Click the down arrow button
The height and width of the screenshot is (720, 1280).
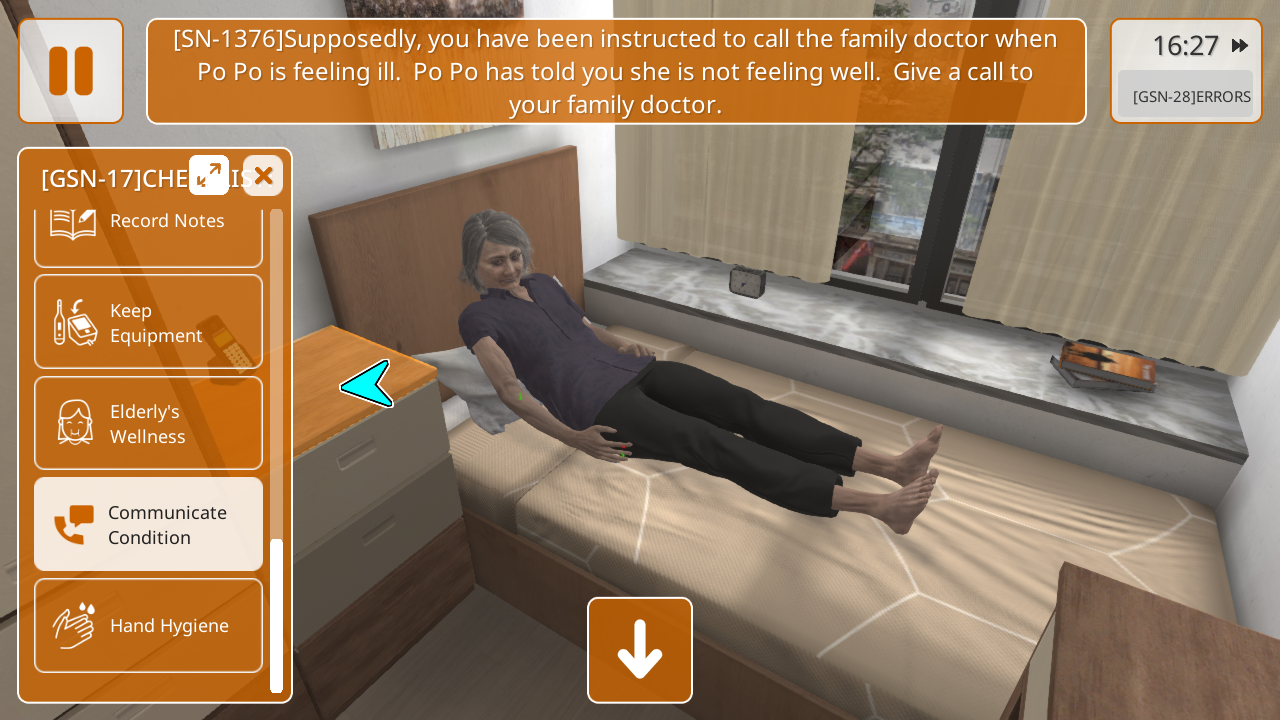click(640, 650)
